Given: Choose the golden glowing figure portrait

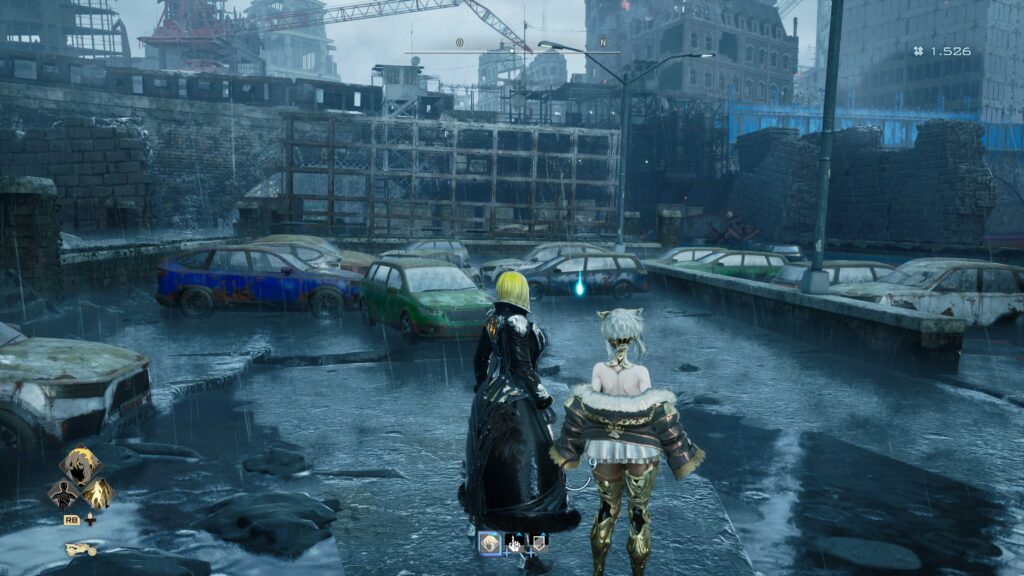Looking at the screenshot, I should point(98,493).
